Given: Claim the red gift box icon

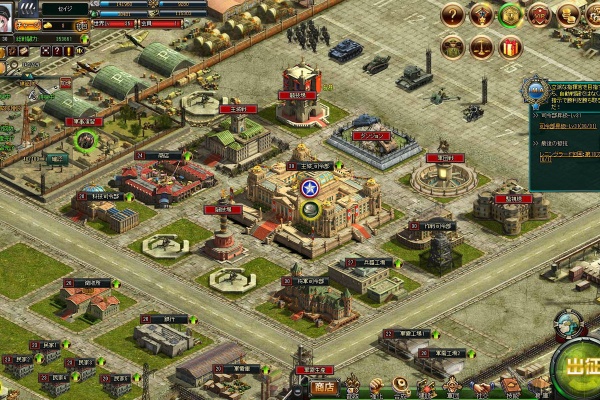Looking at the screenshot, I should tap(511, 46).
